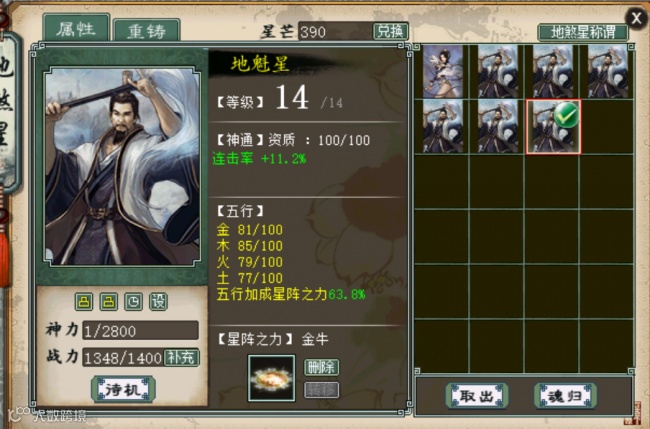The width and height of the screenshot is (650, 429).
Task: Click the 转移 transfer button
Action: 320,388
